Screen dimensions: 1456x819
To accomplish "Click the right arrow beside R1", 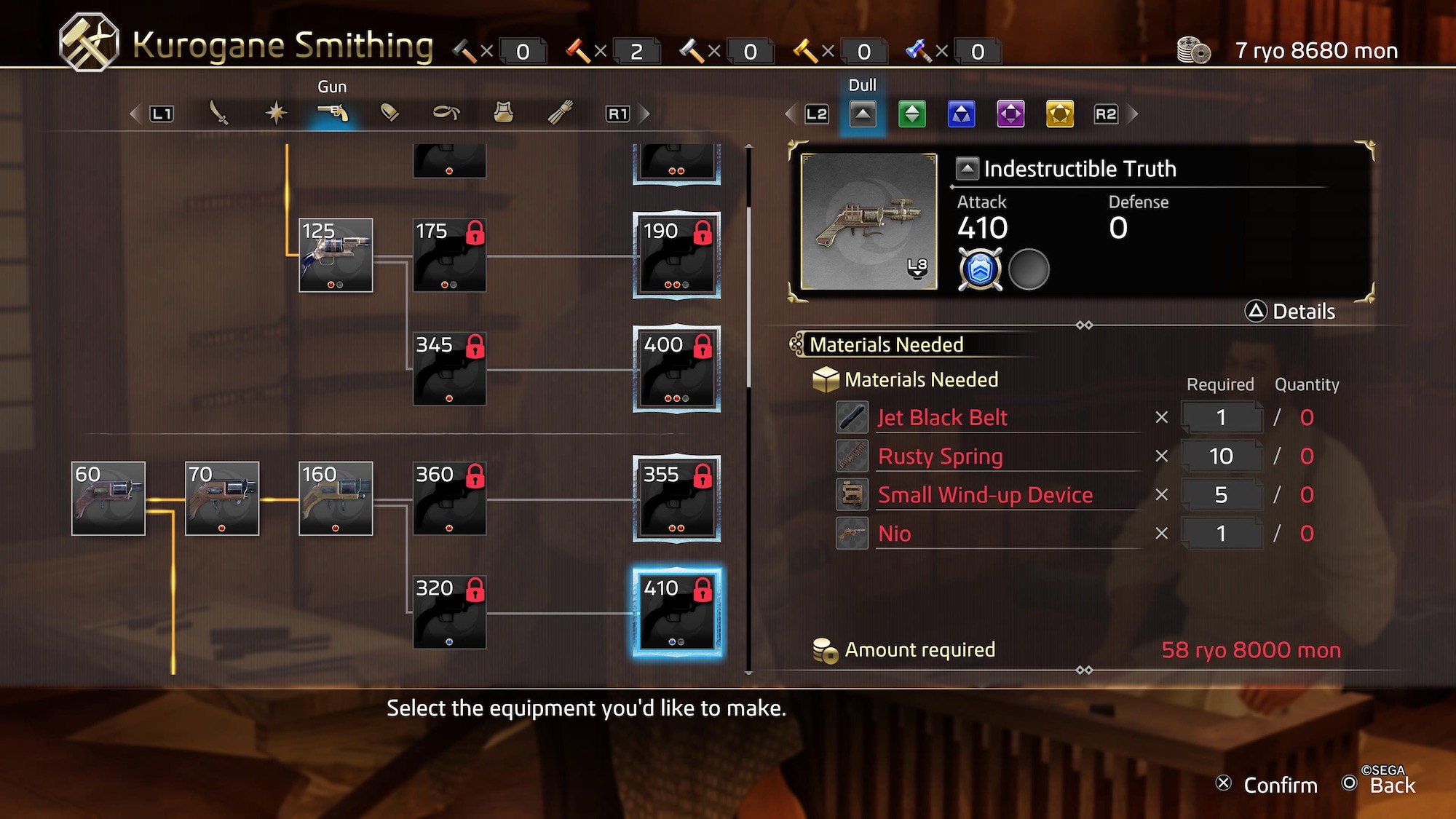I will click(x=644, y=113).
